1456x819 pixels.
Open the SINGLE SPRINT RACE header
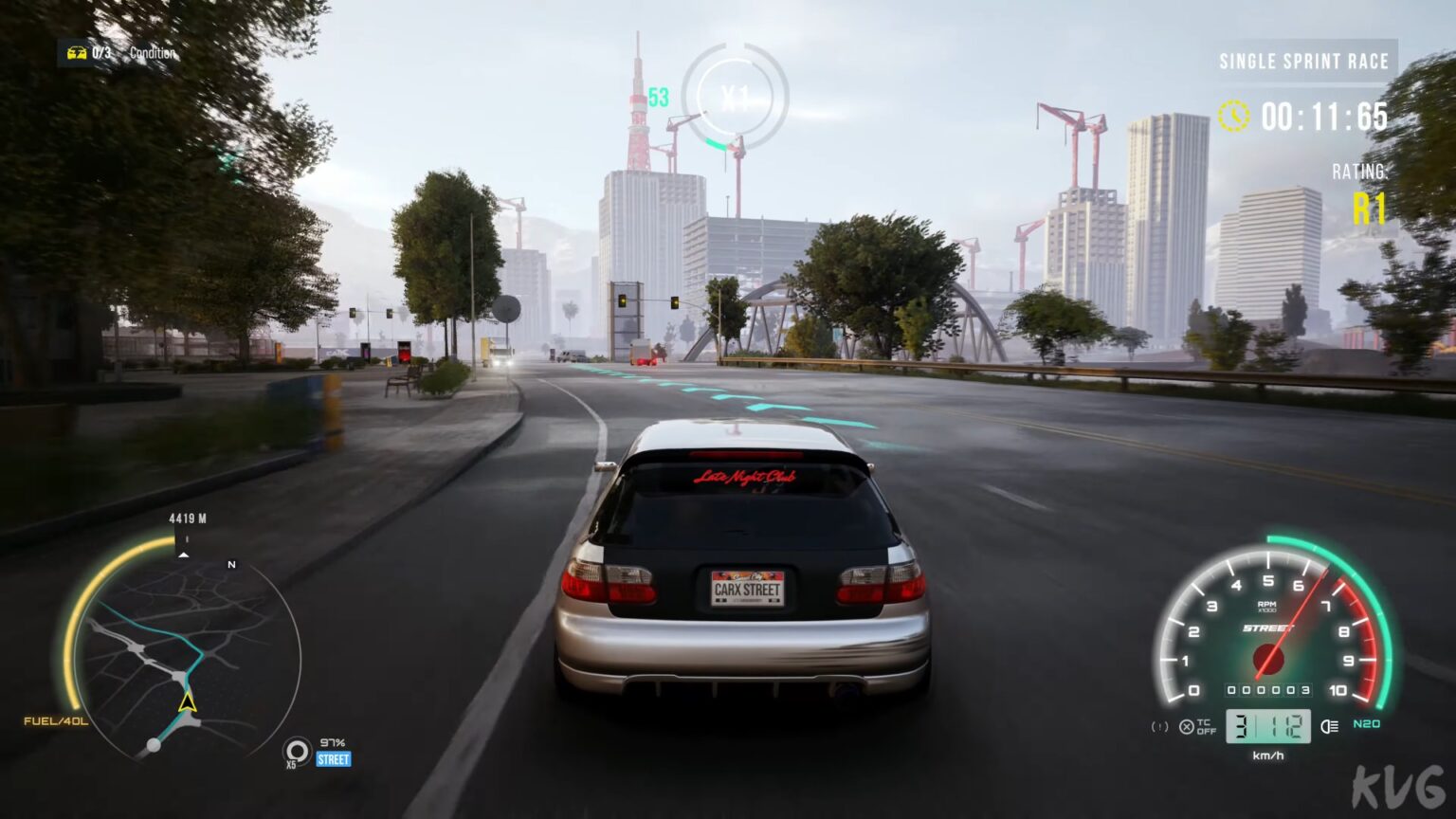tap(1303, 62)
